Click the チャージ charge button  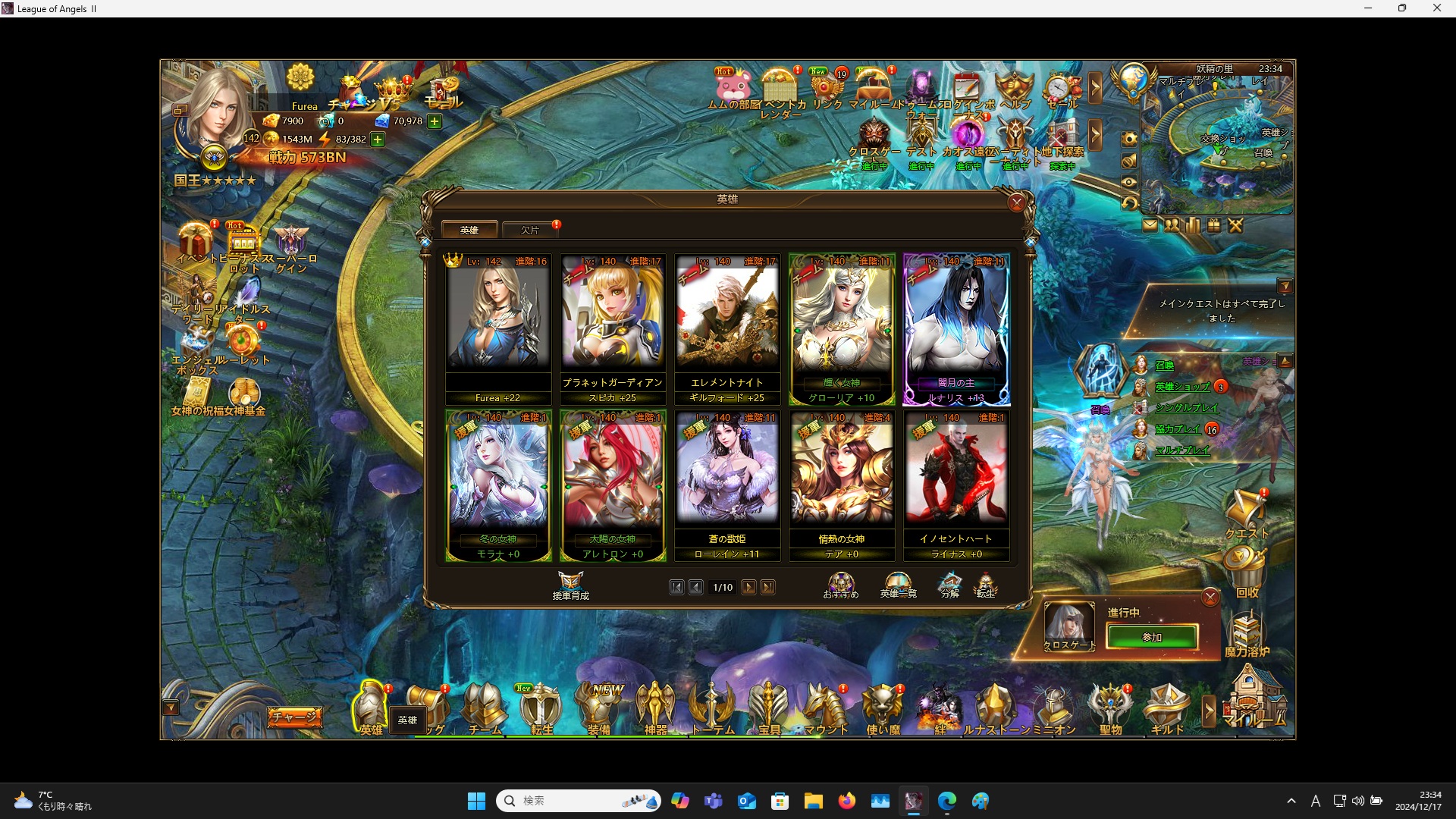click(x=294, y=716)
